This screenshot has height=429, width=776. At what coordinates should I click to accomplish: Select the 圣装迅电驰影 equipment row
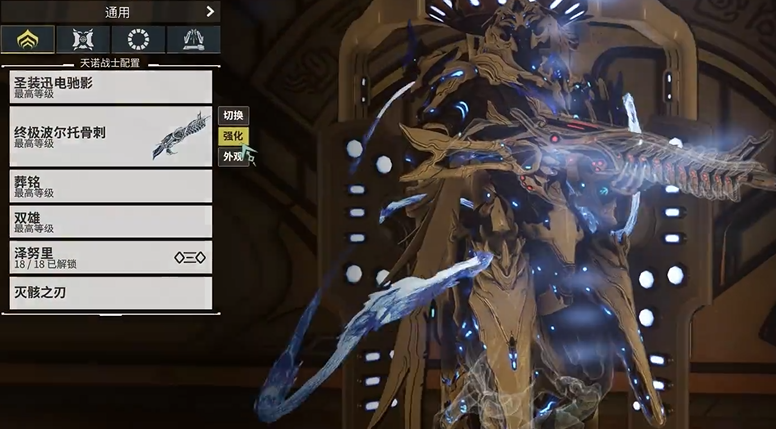click(111, 86)
